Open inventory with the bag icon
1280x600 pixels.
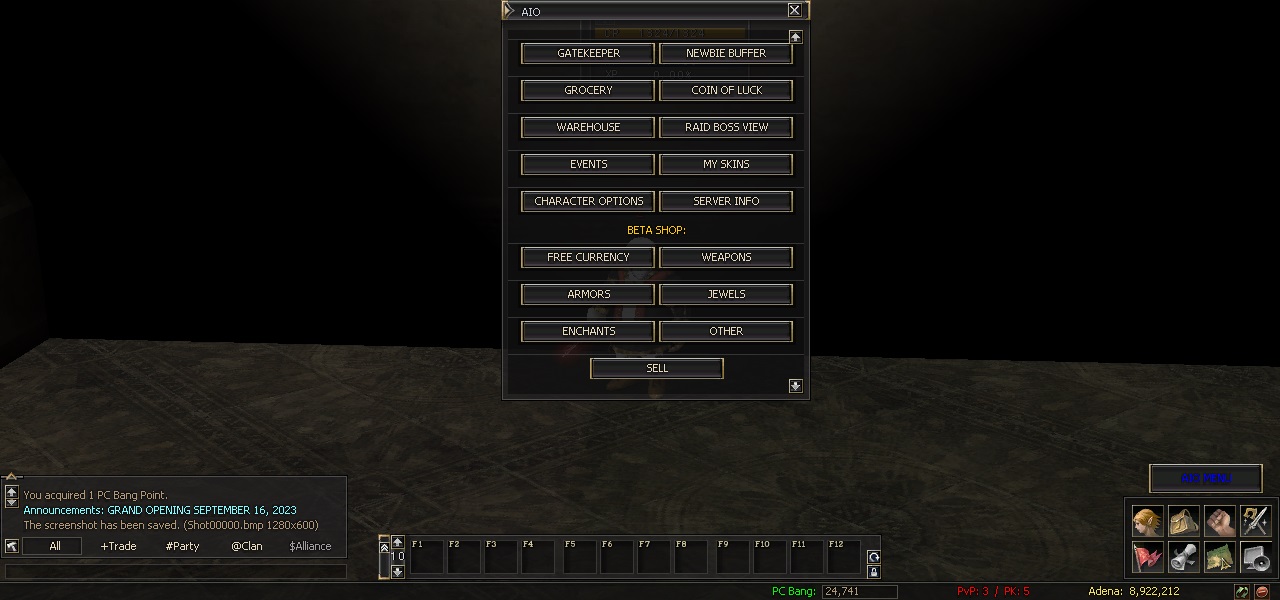click(x=1184, y=521)
